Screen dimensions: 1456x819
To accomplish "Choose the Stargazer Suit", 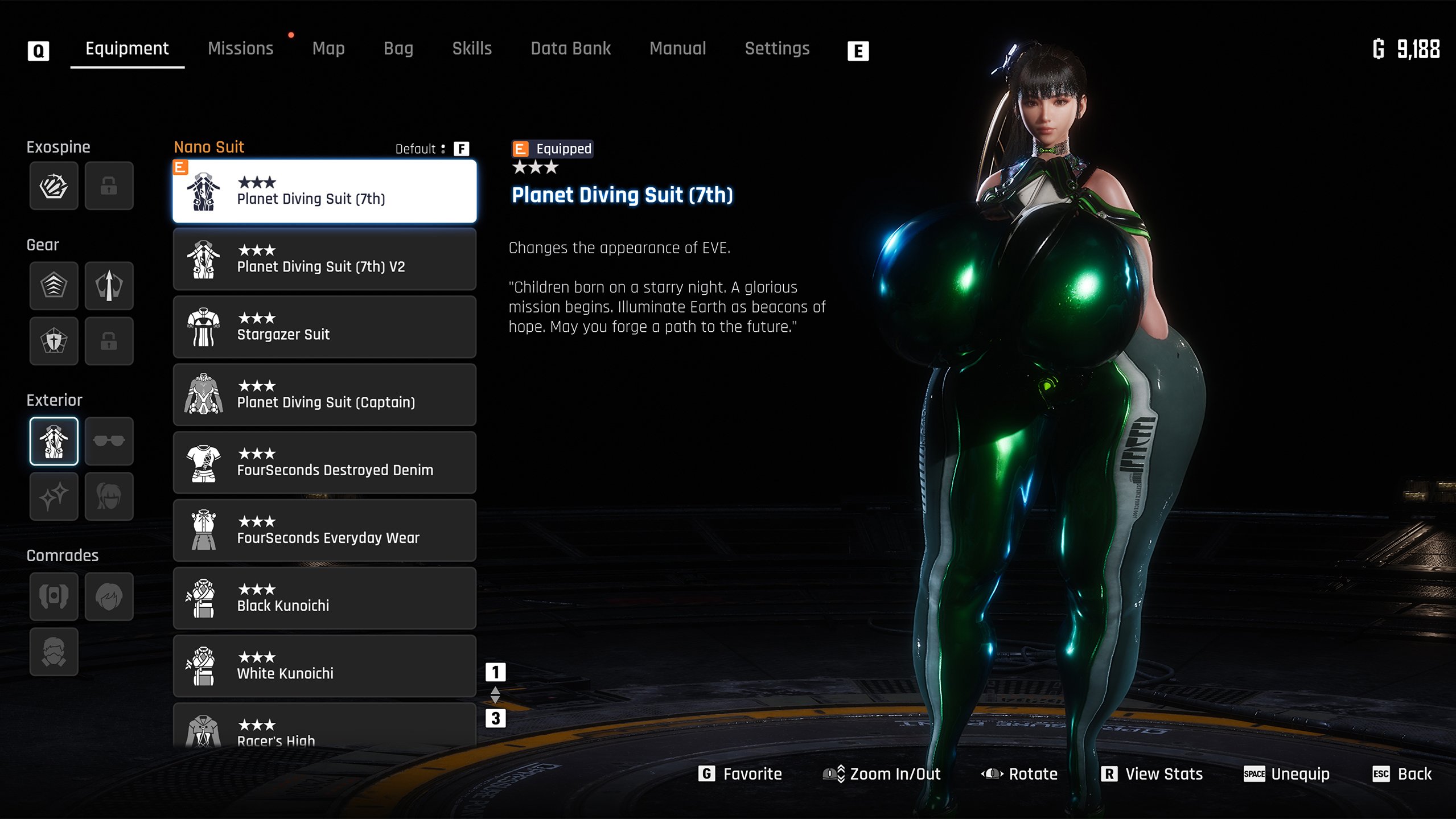I will click(x=324, y=327).
